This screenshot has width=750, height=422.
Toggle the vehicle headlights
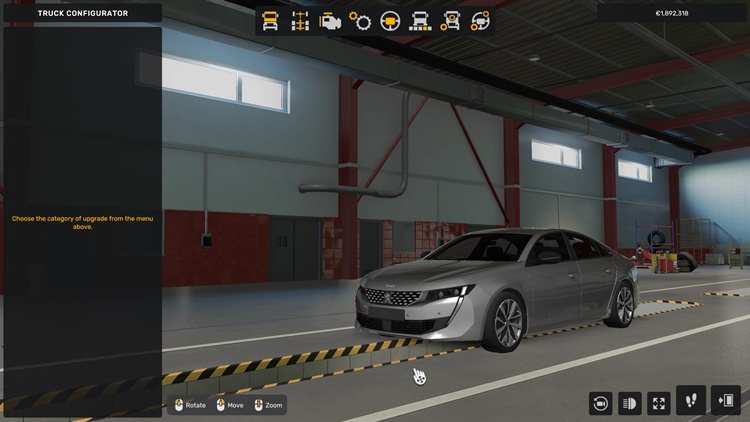(630, 403)
